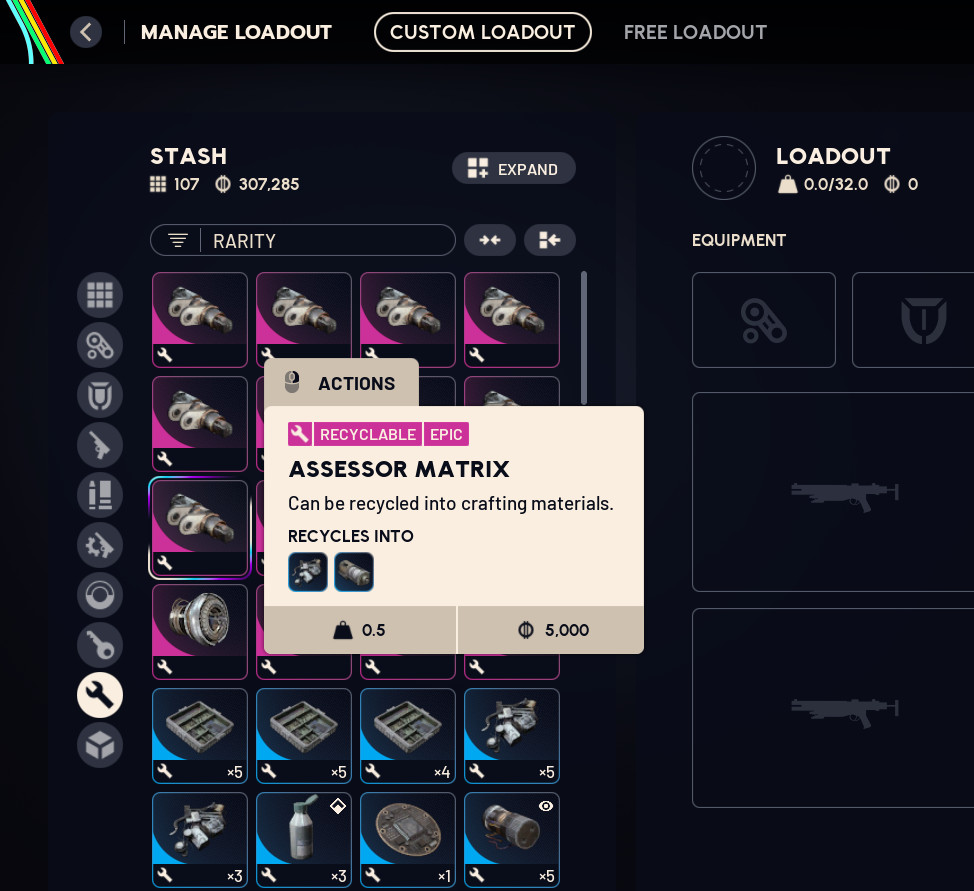Open the Rarity sort dropdown
This screenshot has height=891, width=974.
(x=302, y=240)
